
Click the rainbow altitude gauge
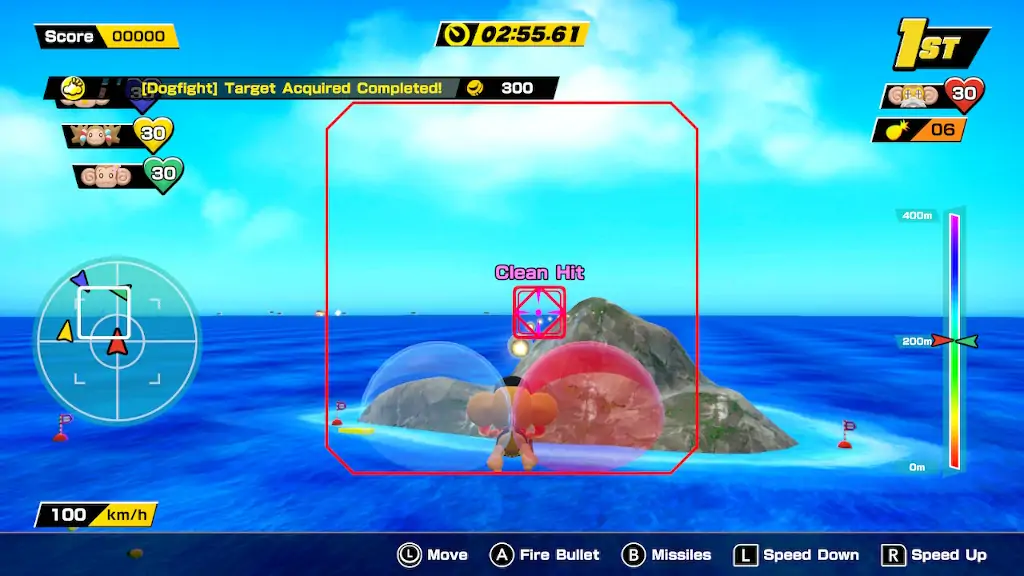point(954,340)
